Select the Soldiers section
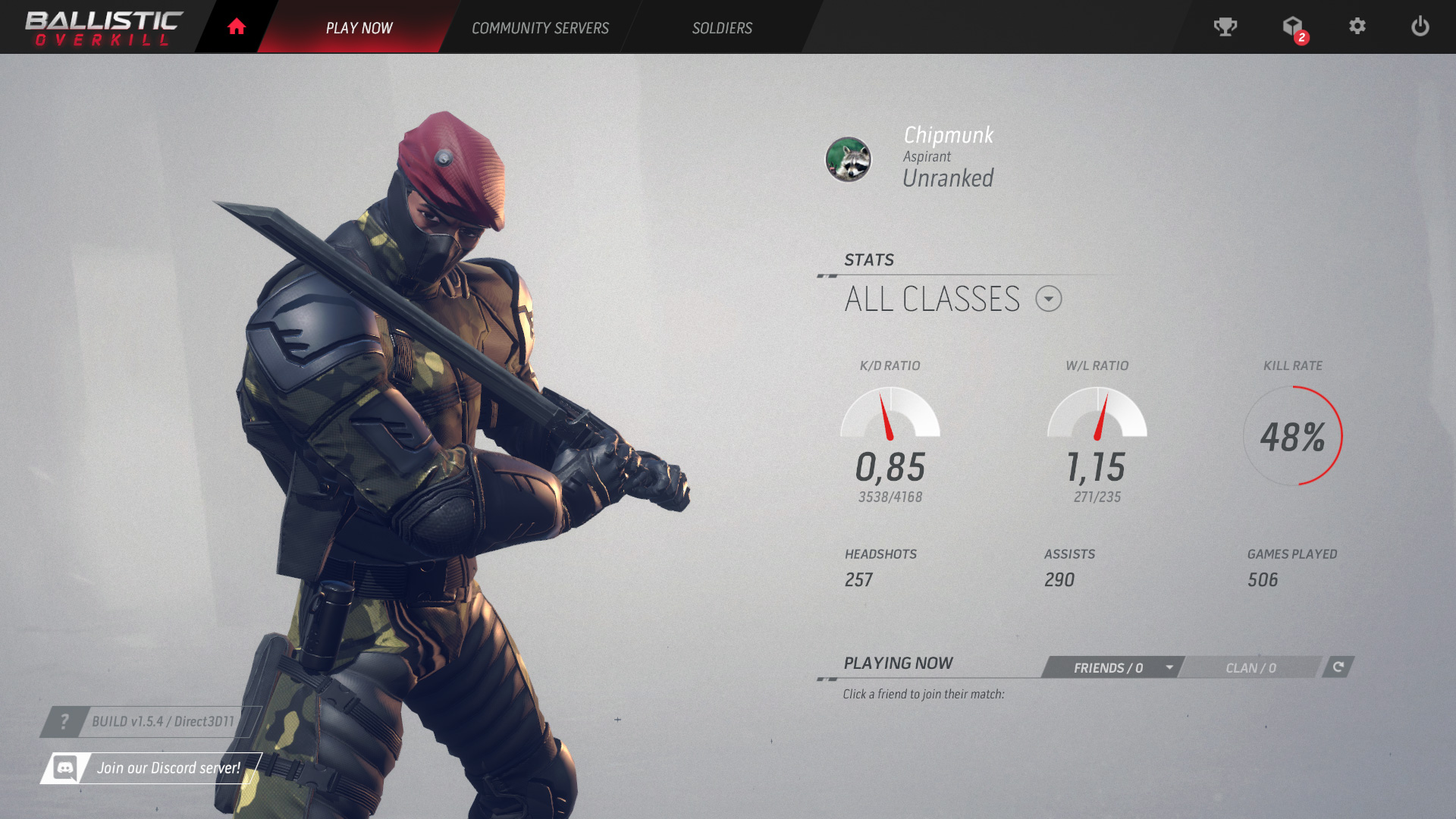The width and height of the screenshot is (1456, 819). (x=721, y=27)
